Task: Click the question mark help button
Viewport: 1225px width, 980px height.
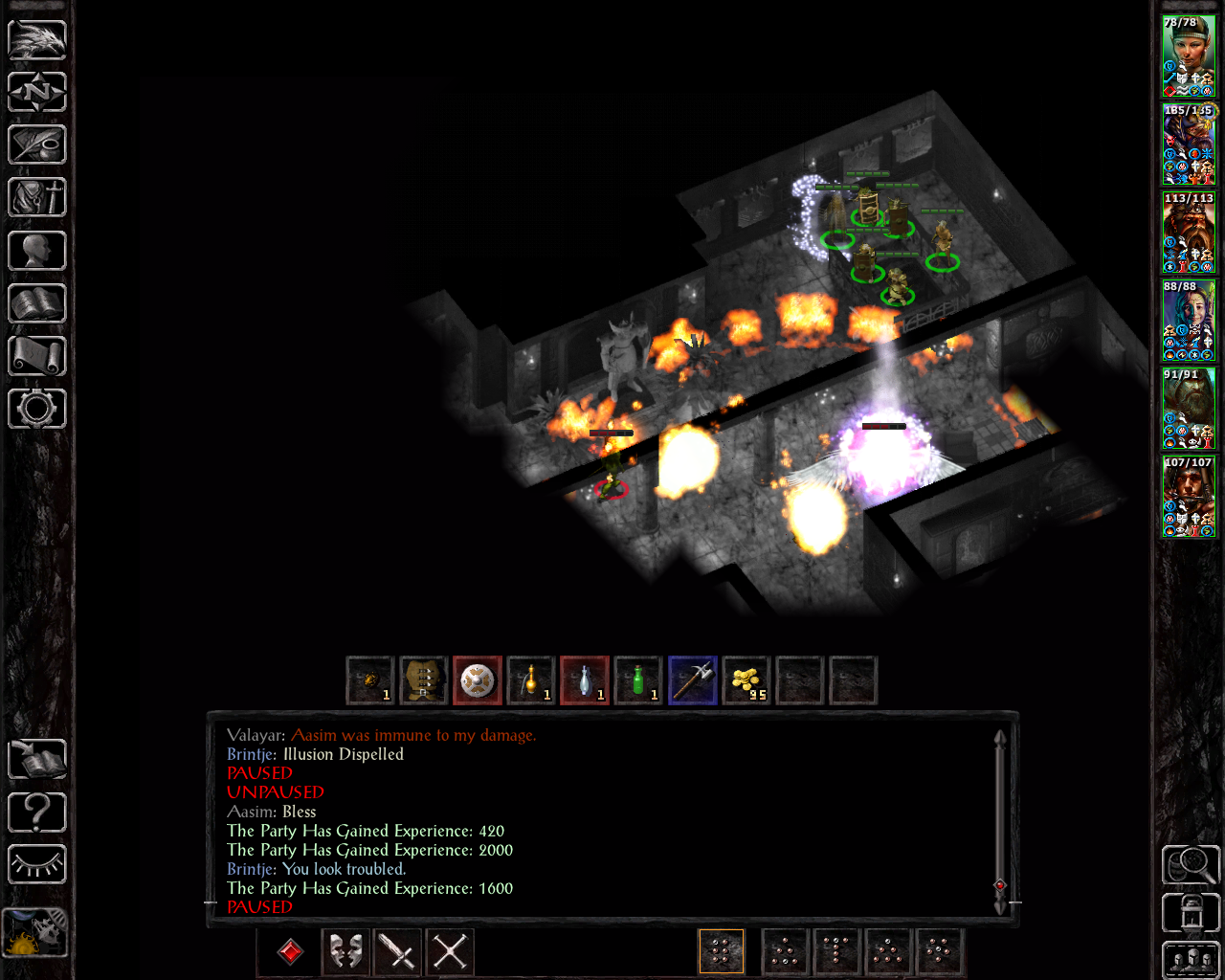Action: click(37, 813)
